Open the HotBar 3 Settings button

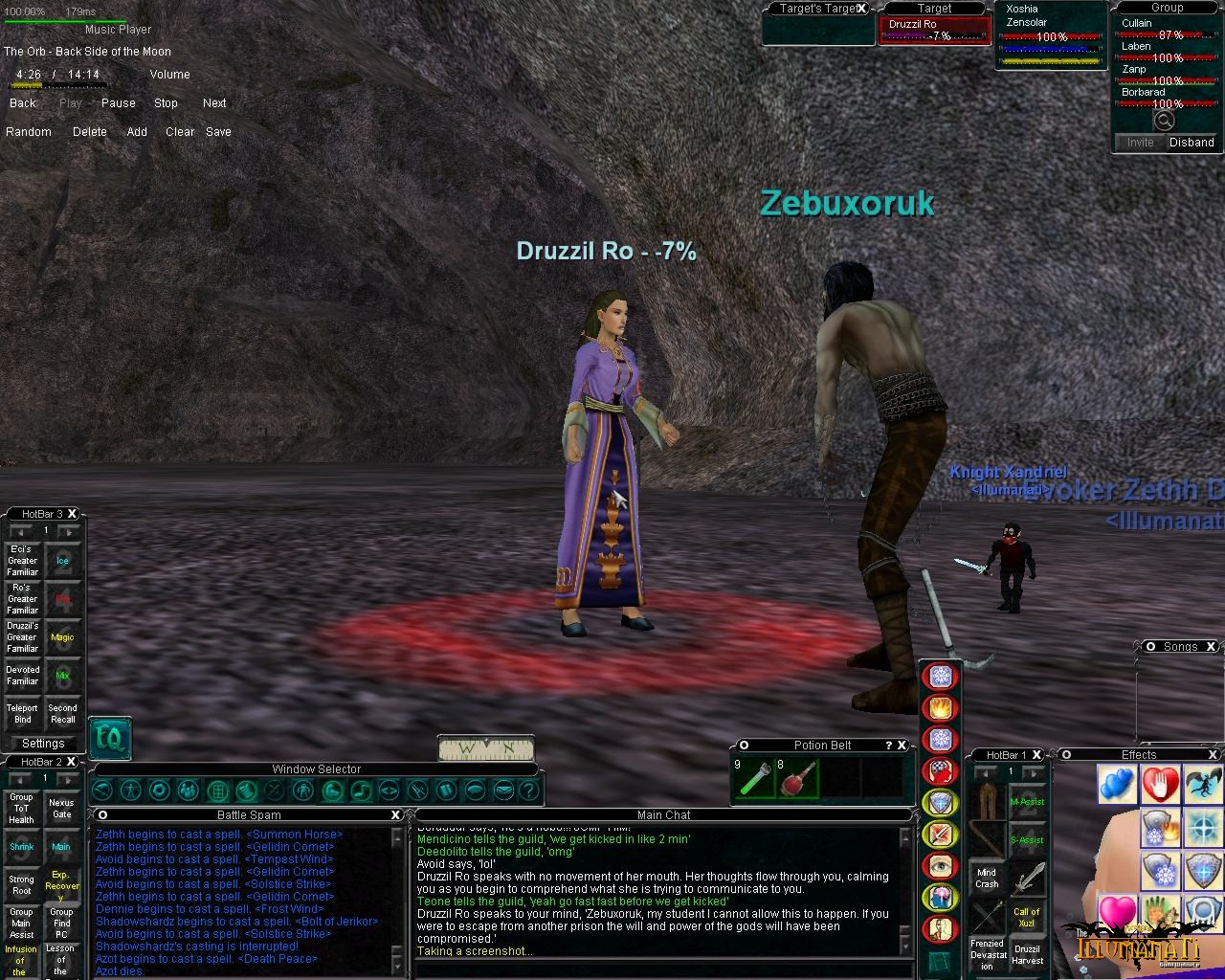43,744
